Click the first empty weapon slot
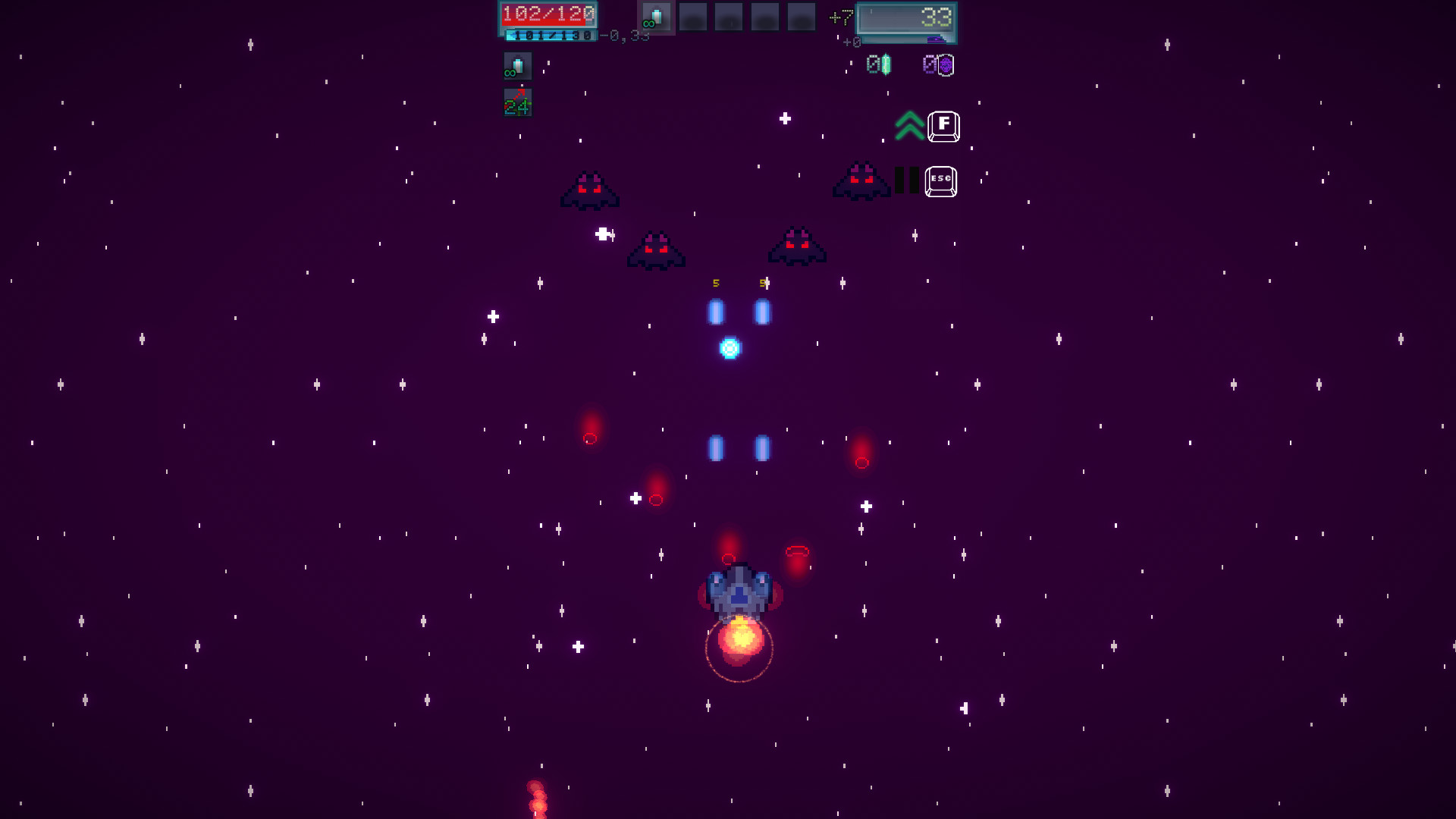Image resolution: width=1456 pixels, height=819 pixels. pos(692,17)
